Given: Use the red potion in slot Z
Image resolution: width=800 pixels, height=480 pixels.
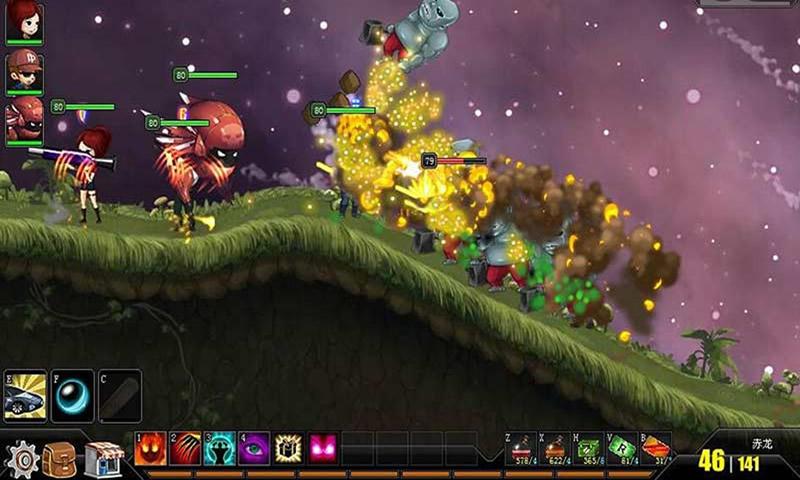Looking at the screenshot, I should (522, 449).
